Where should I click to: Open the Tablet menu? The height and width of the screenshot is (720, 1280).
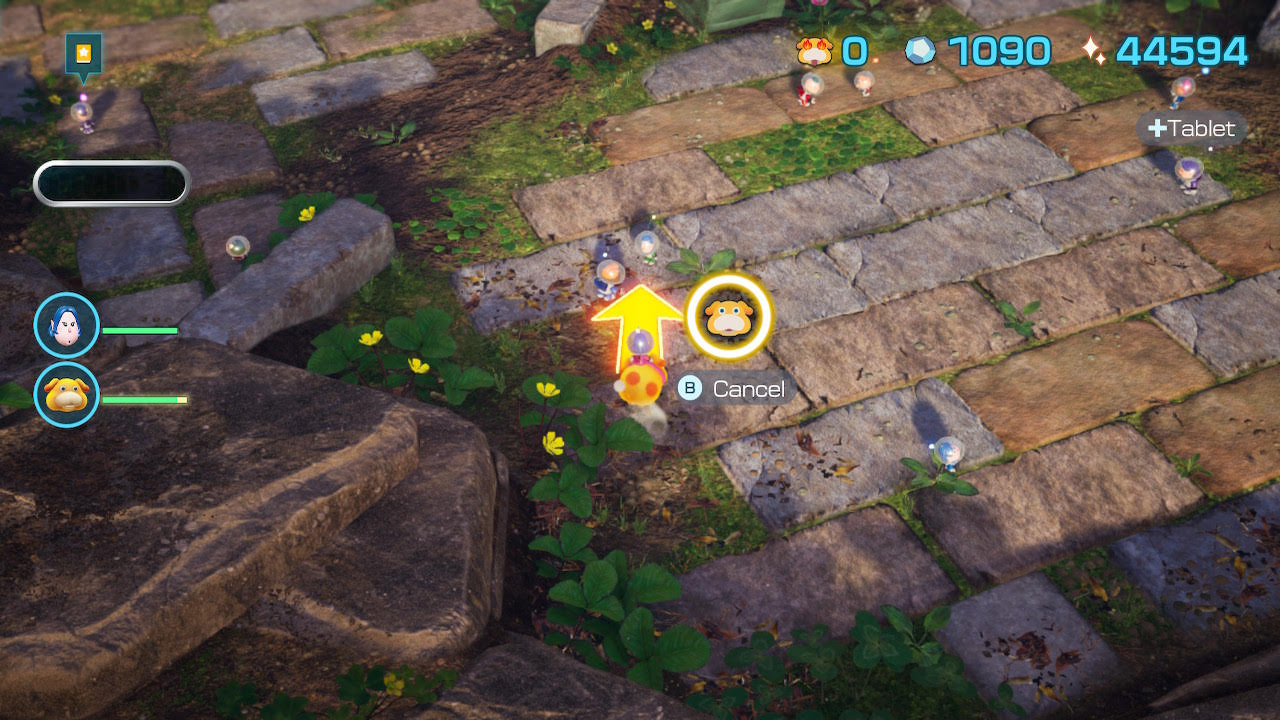(x=1191, y=128)
